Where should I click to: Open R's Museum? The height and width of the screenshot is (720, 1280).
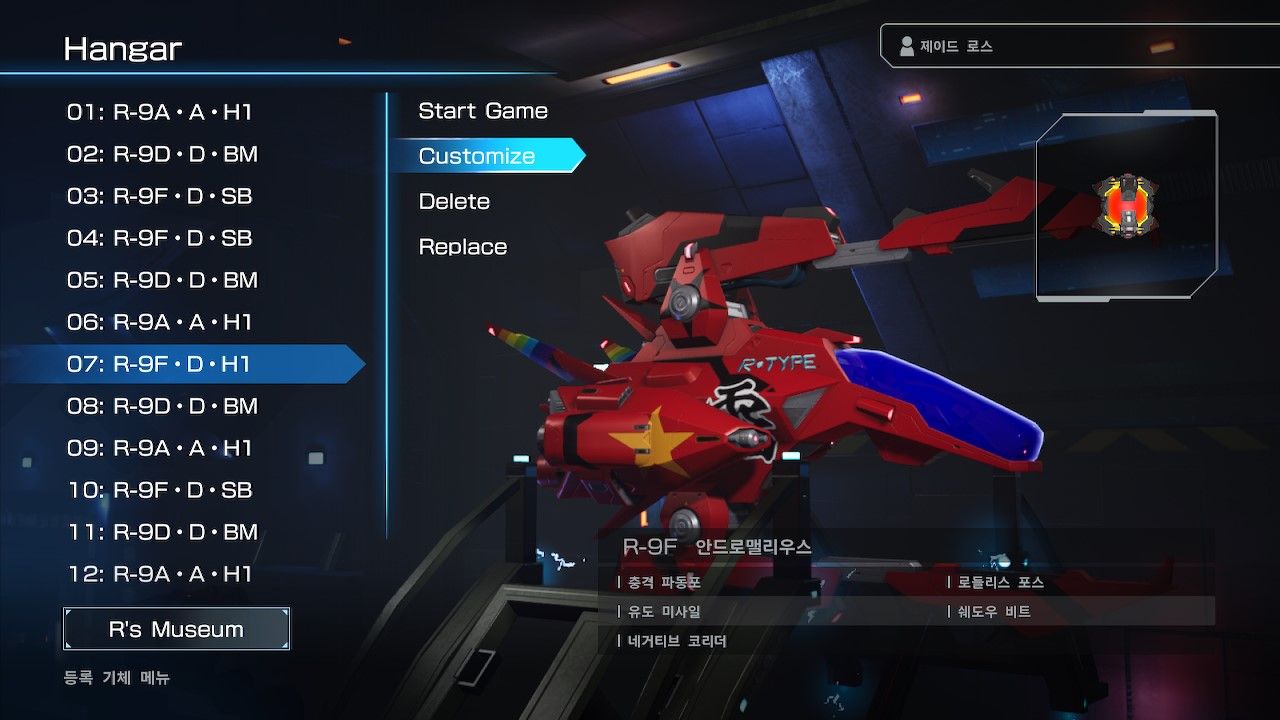[176, 629]
